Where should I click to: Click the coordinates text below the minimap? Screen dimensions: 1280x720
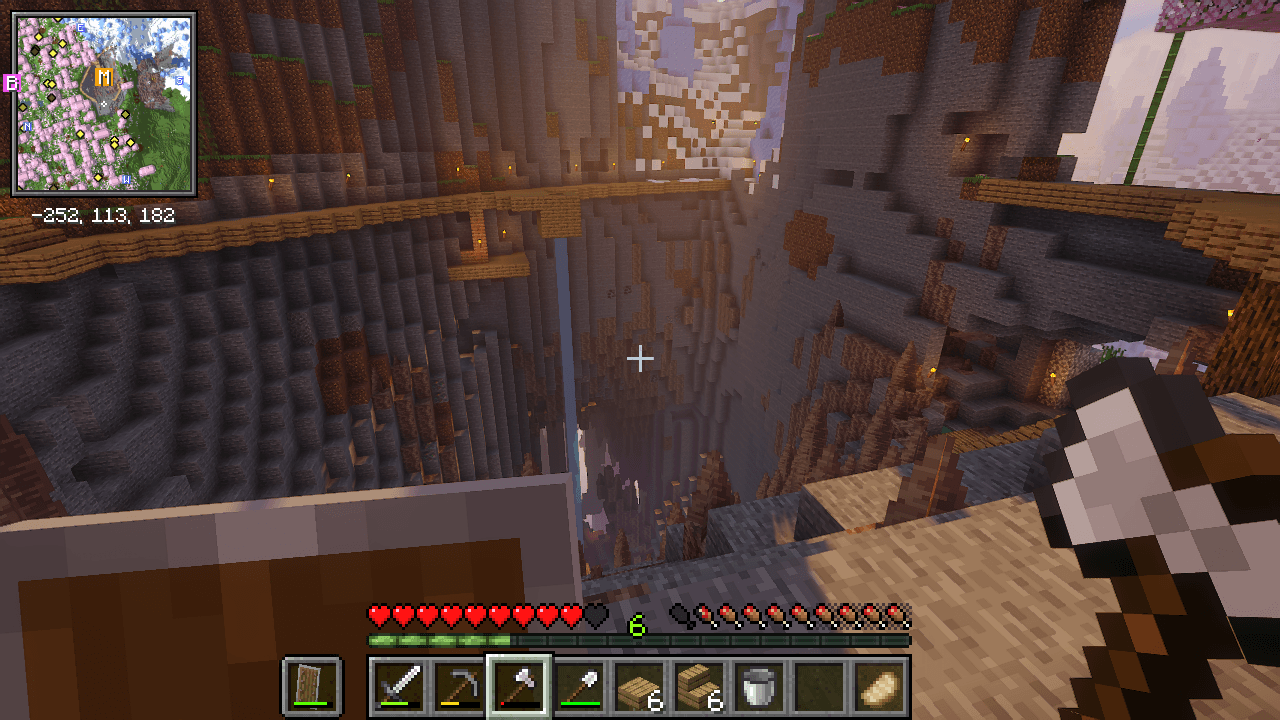click(105, 212)
